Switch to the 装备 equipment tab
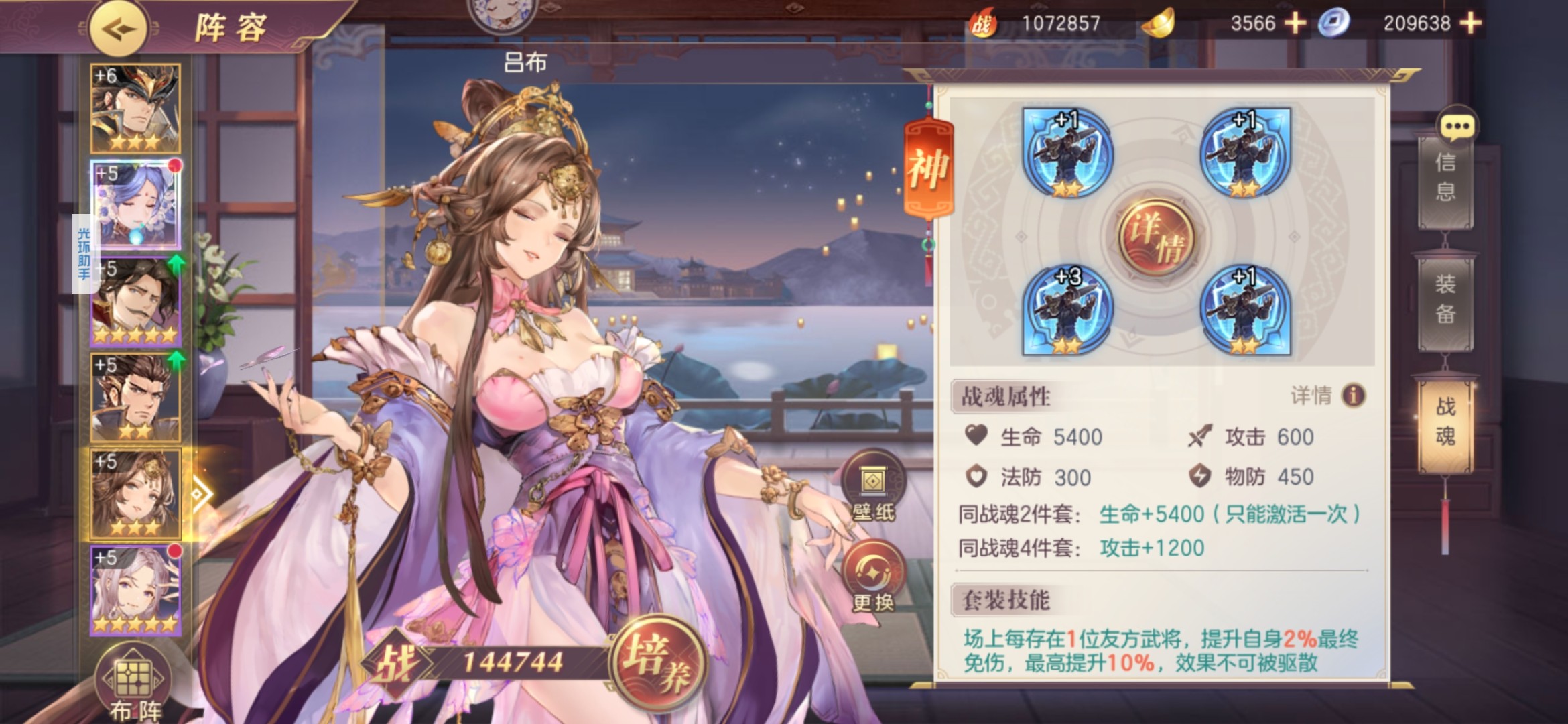 1445,300
